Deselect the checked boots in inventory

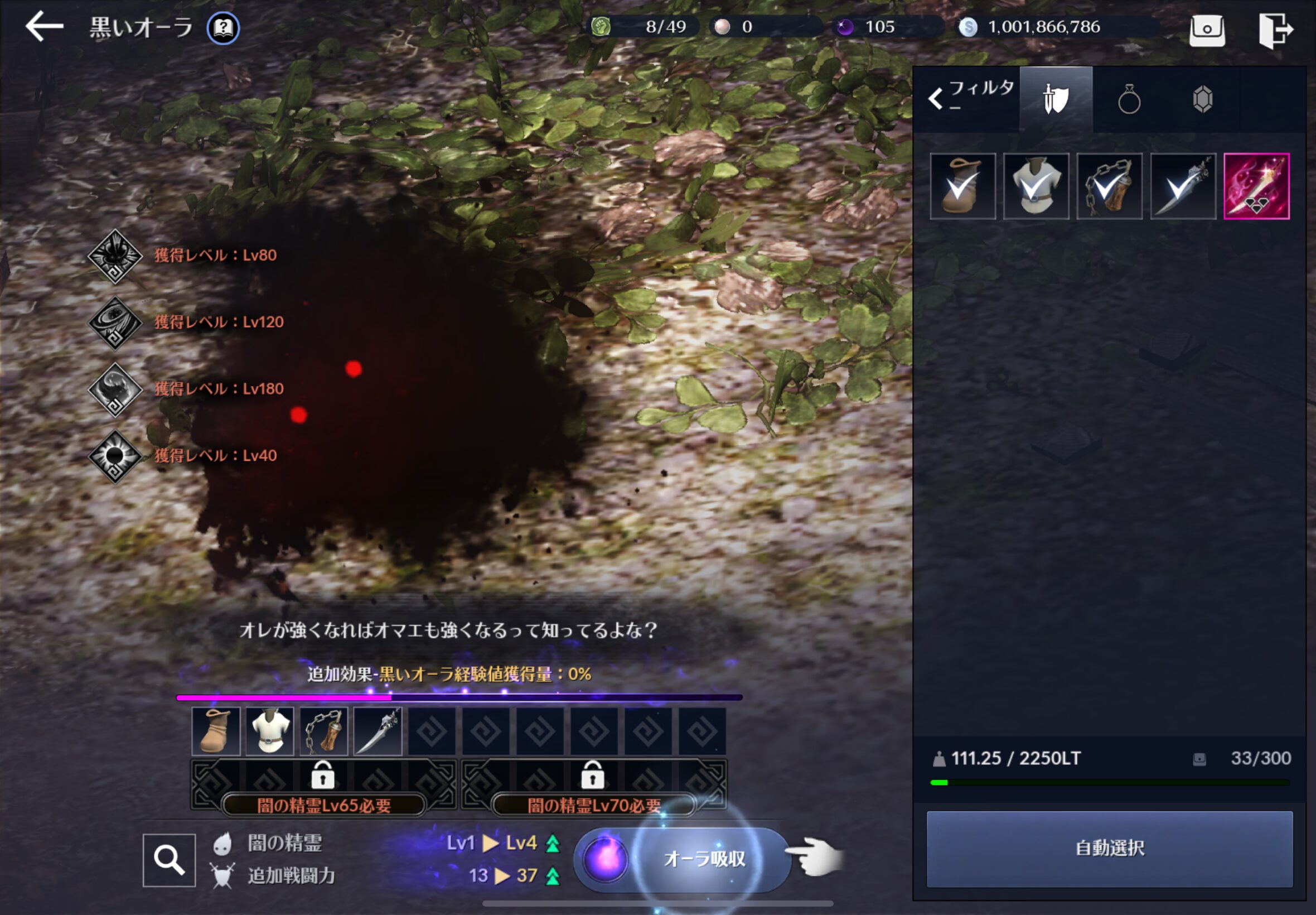962,186
